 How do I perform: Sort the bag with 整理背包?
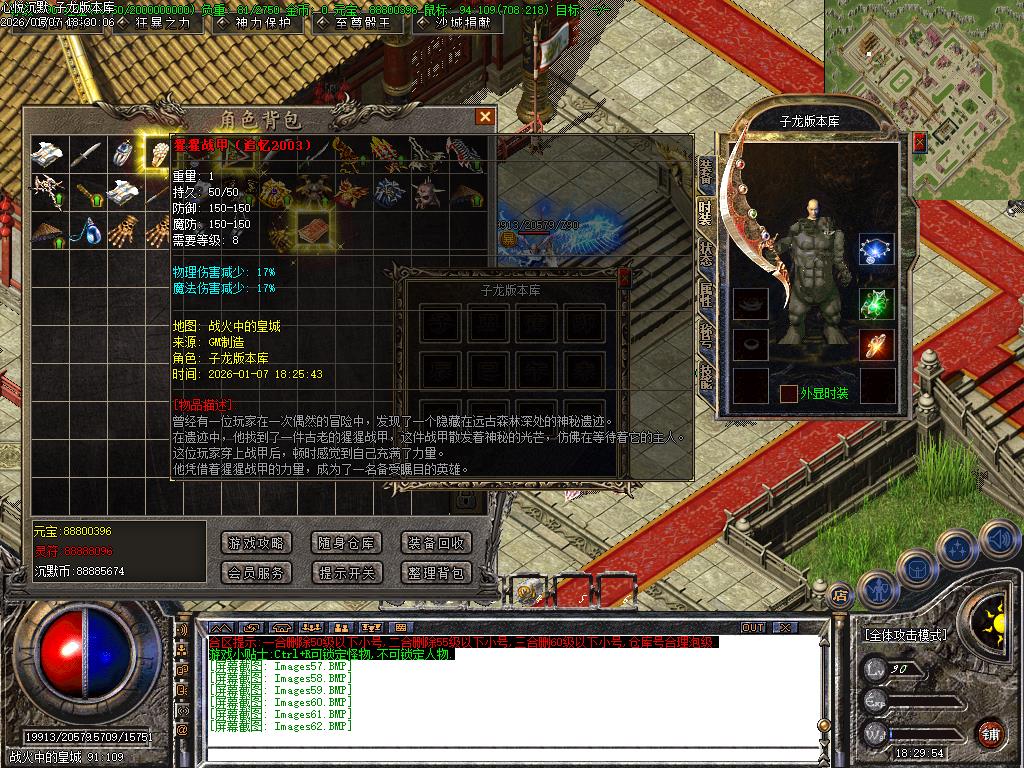point(435,573)
